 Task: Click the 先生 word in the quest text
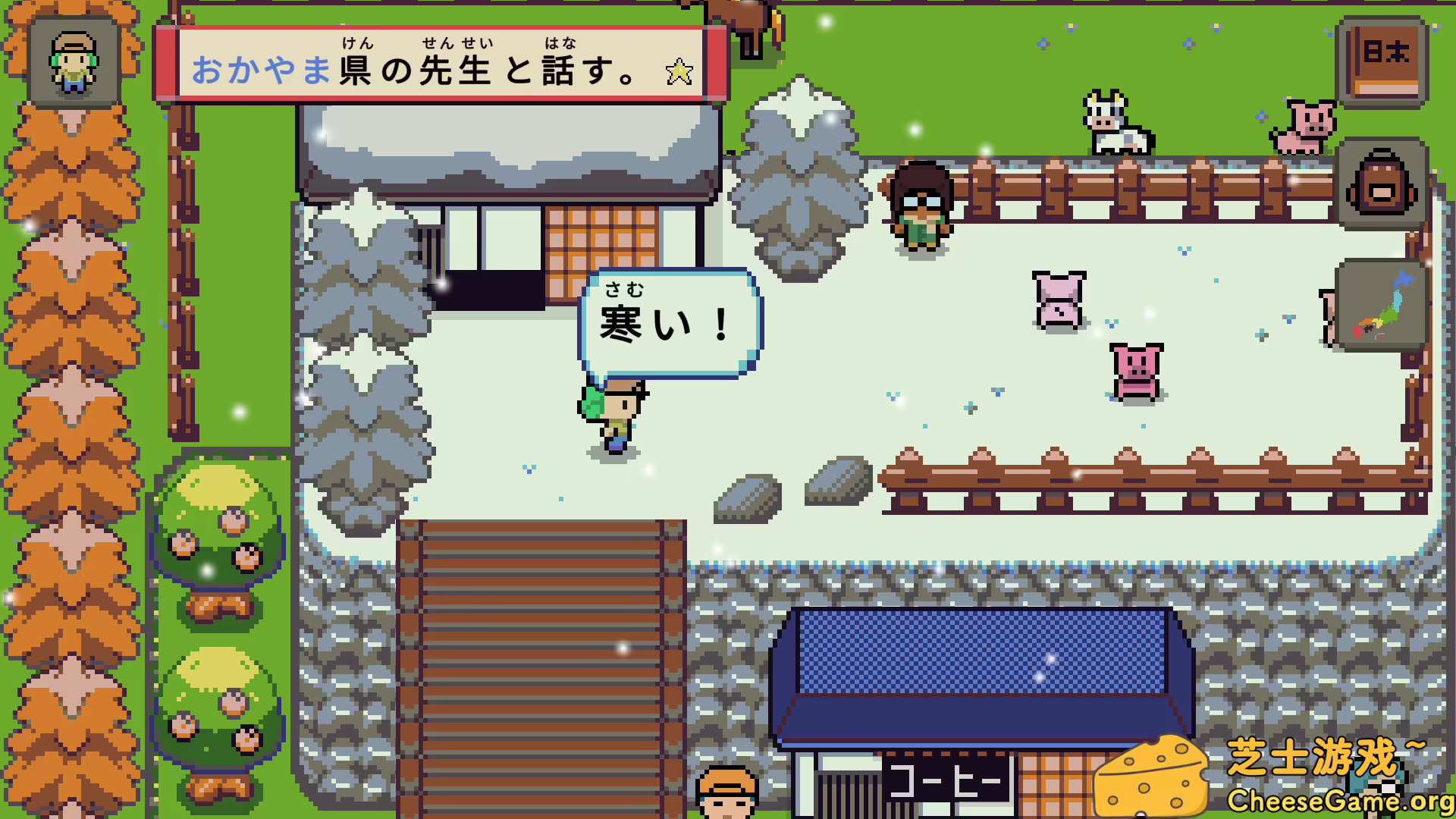(x=456, y=71)
